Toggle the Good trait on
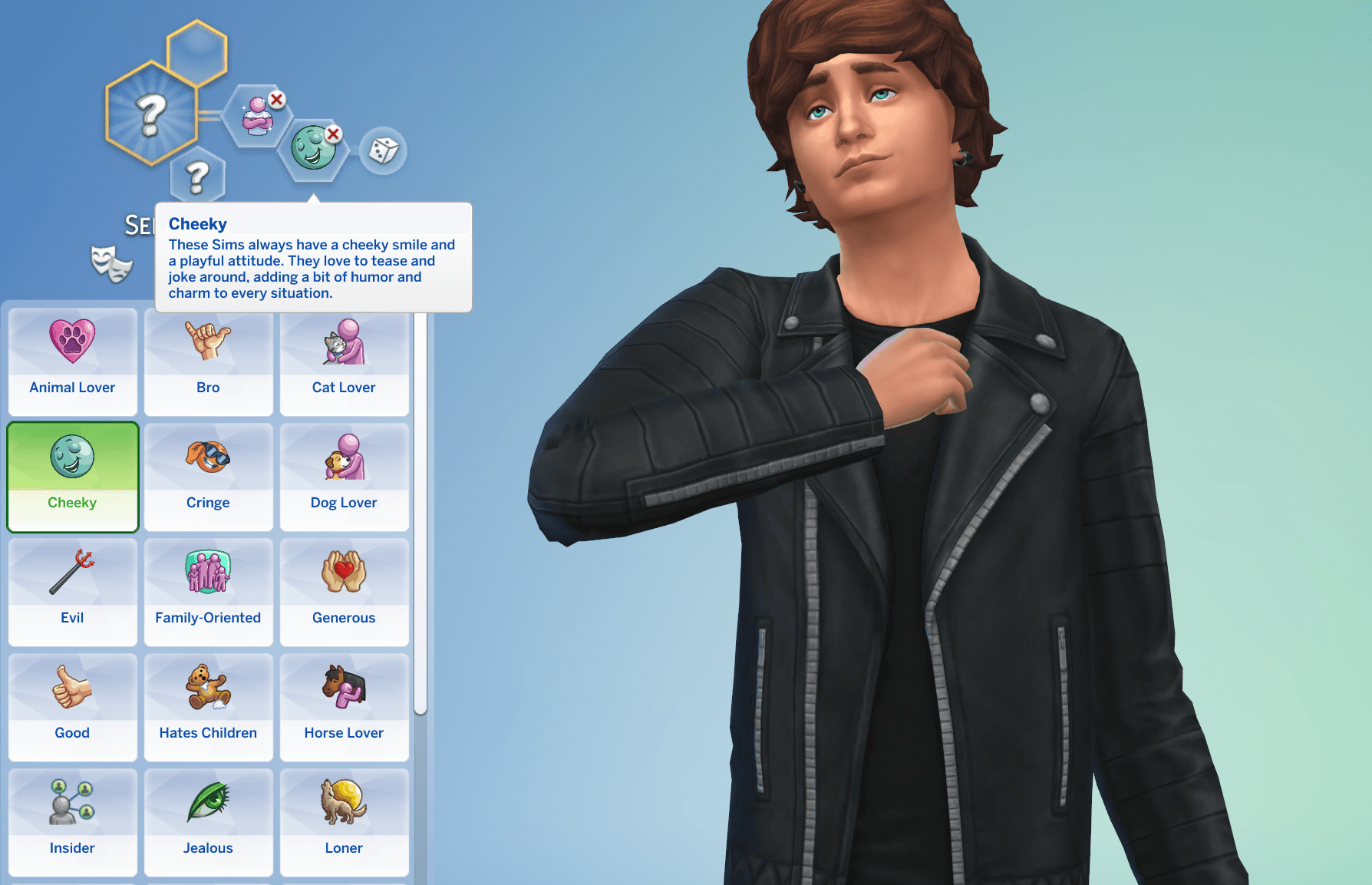Image resolution: width=1372 pixels, height=885 pixels. (x=72, y=706)
